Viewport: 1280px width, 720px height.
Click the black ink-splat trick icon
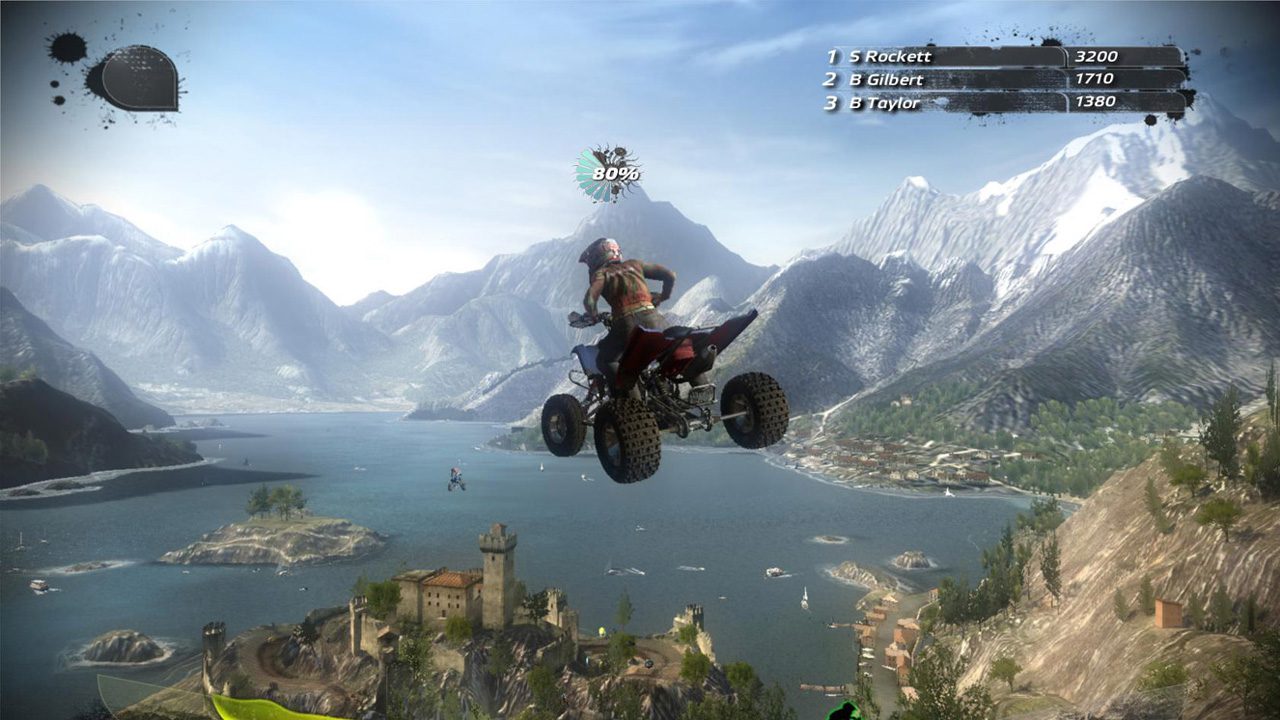pyautogui.click(x=137, y=78)
